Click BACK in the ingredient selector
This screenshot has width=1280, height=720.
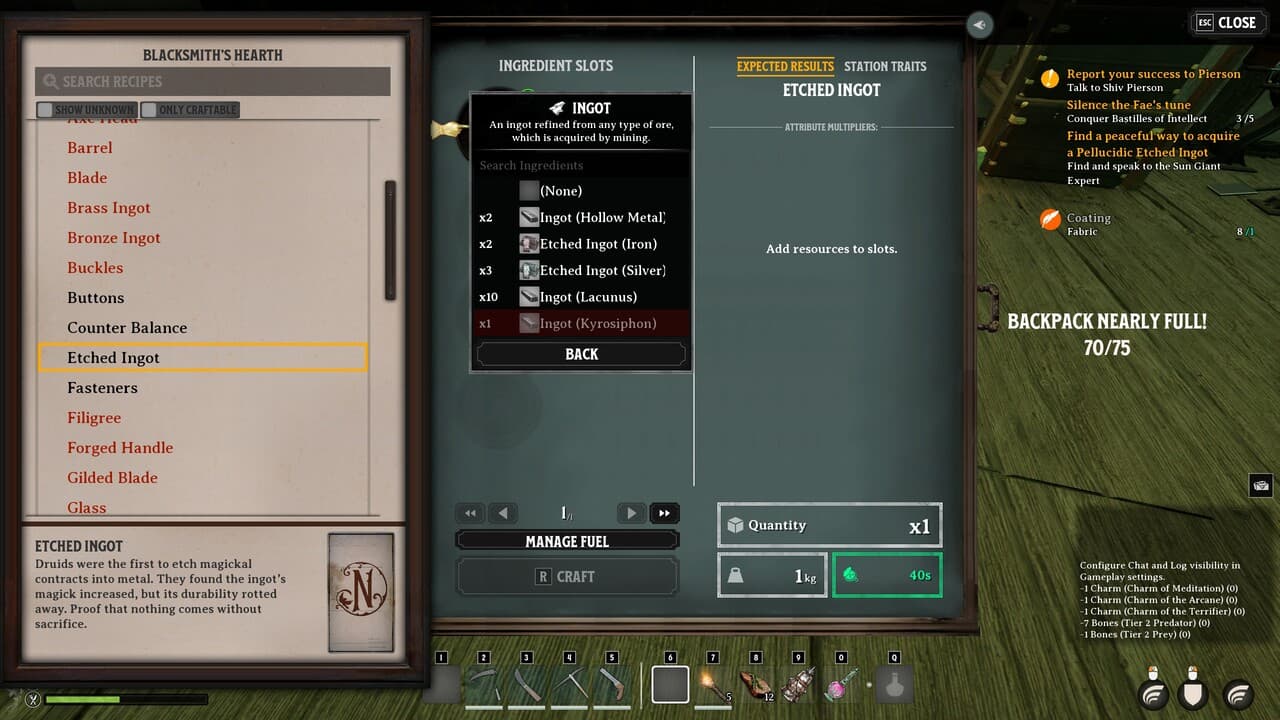click(x=580, y=353)
